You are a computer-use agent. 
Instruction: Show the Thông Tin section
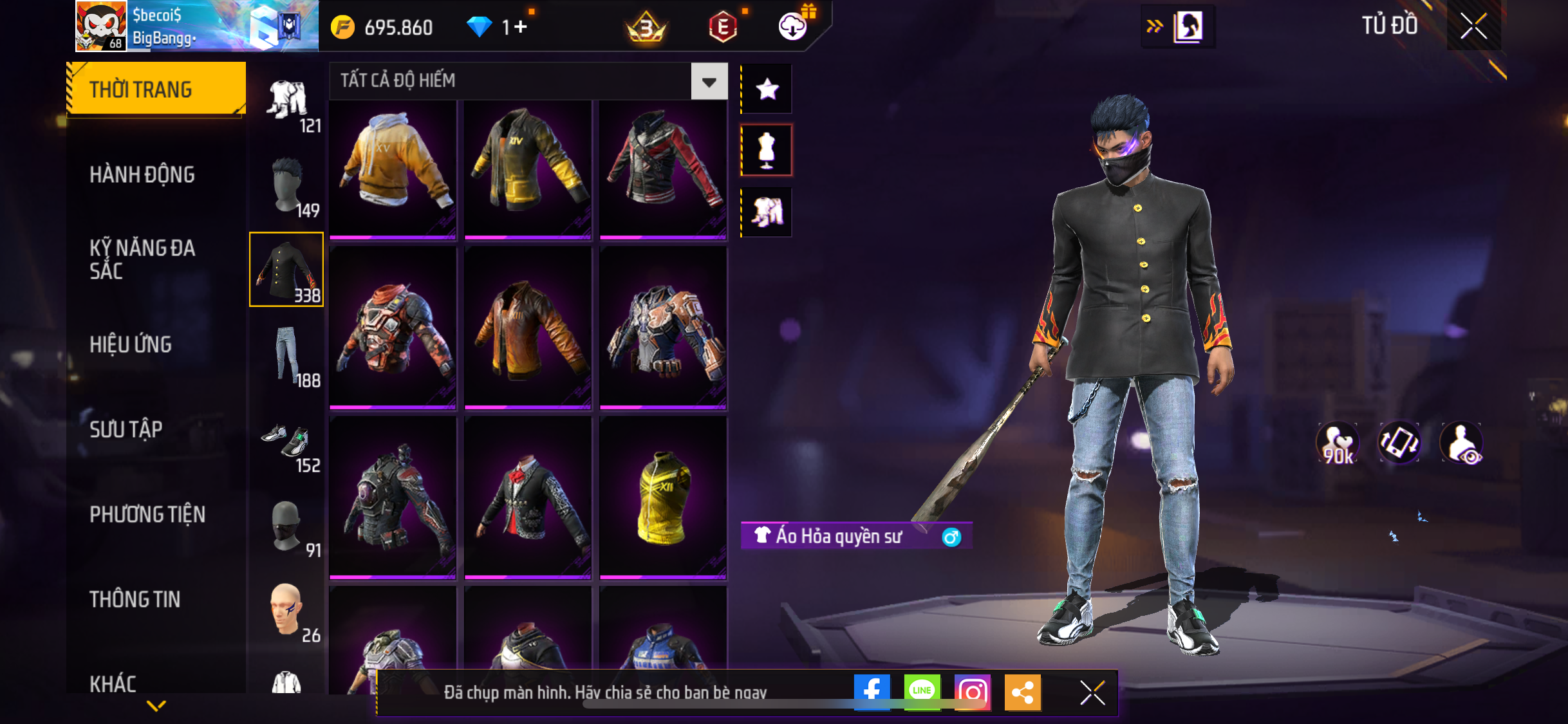click(135, 599)
